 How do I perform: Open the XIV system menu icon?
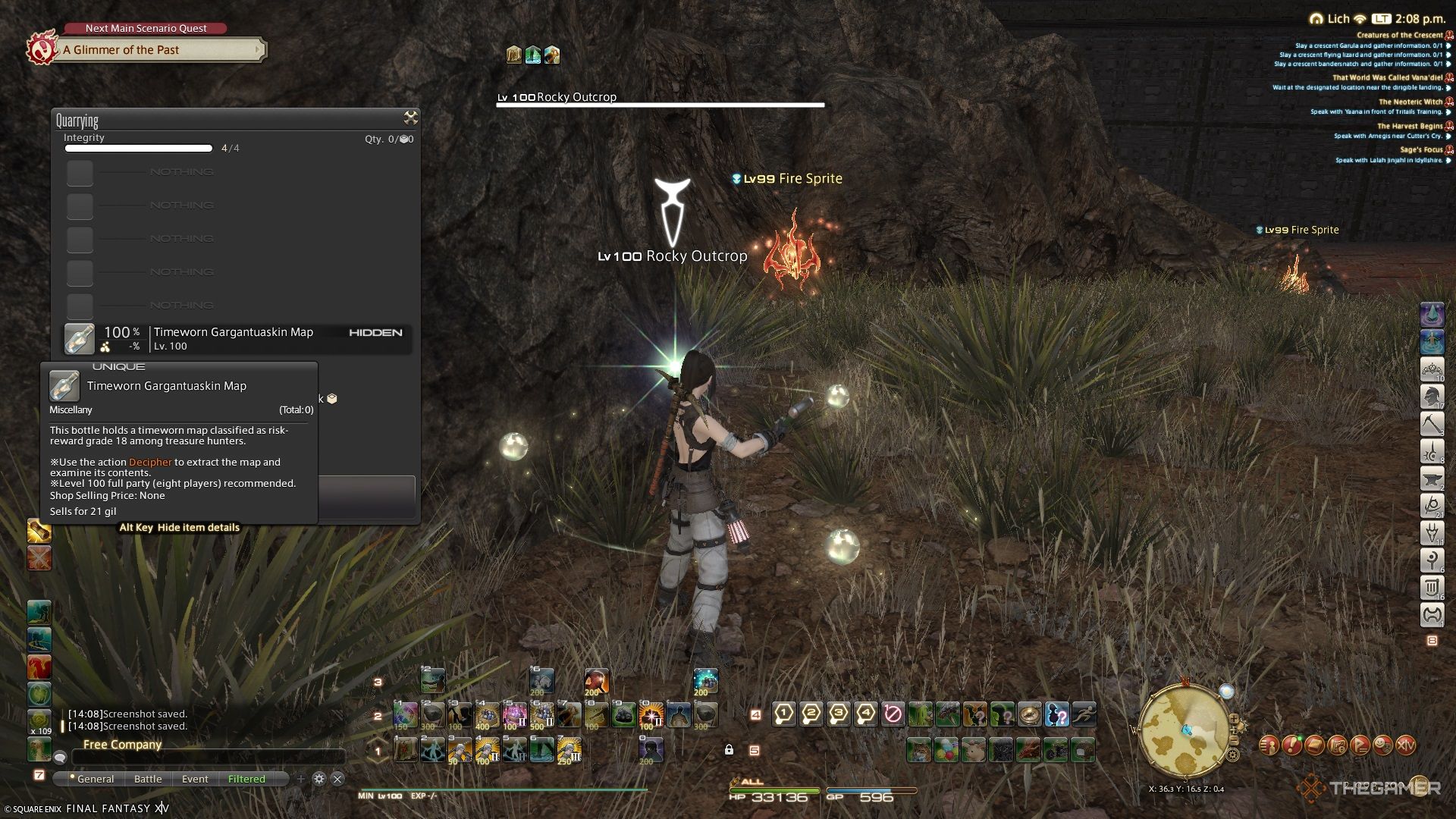[x=1406, y=745]
